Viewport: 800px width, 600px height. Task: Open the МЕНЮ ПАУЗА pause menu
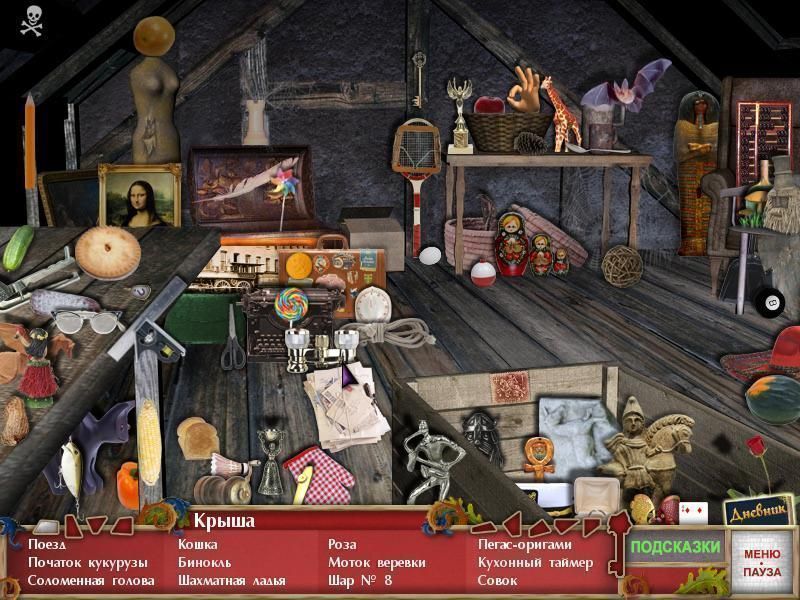pyautogui.click(x=762, y=562)
